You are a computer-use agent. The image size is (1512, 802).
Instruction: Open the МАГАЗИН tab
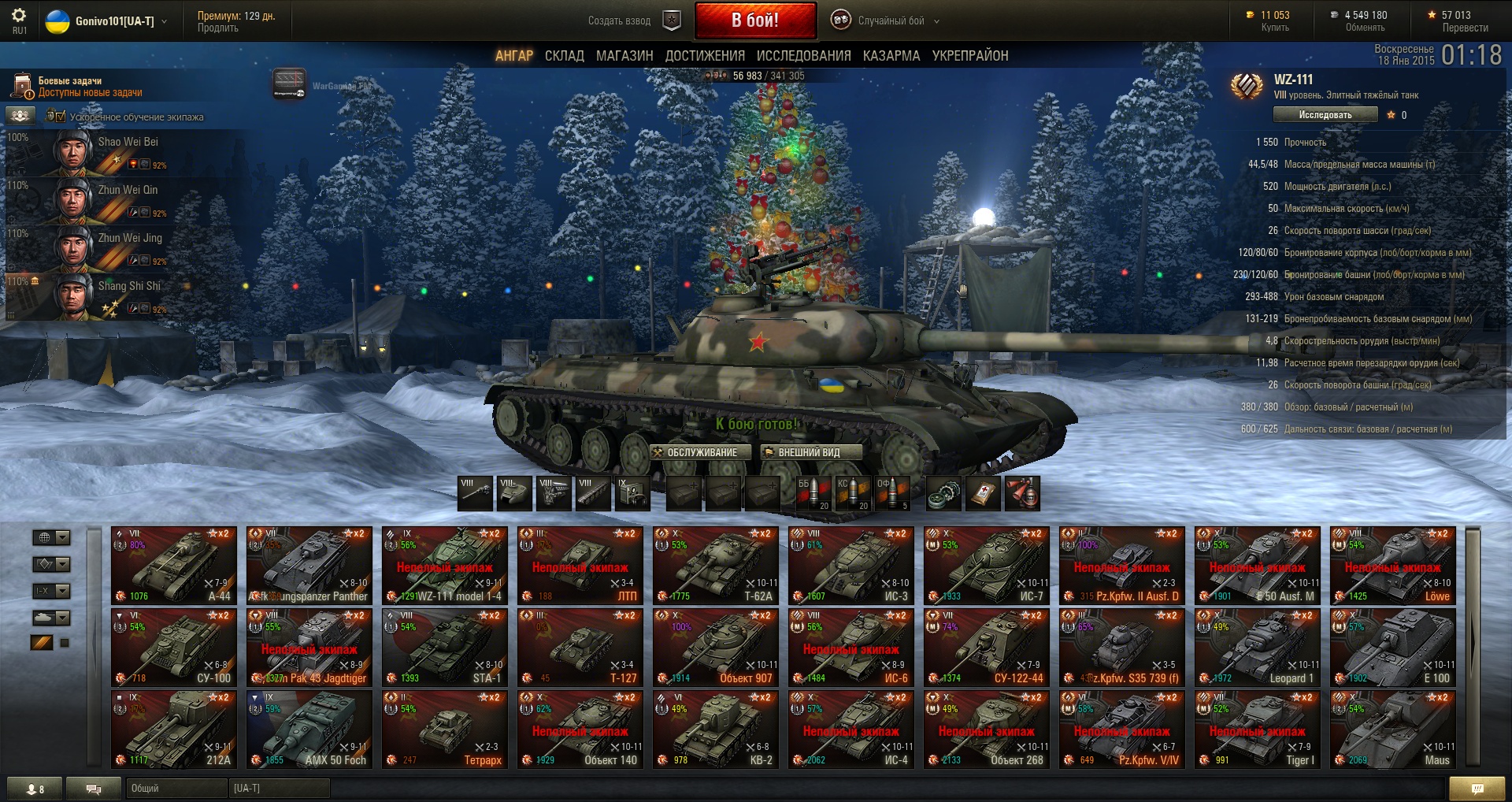point(624,56)
